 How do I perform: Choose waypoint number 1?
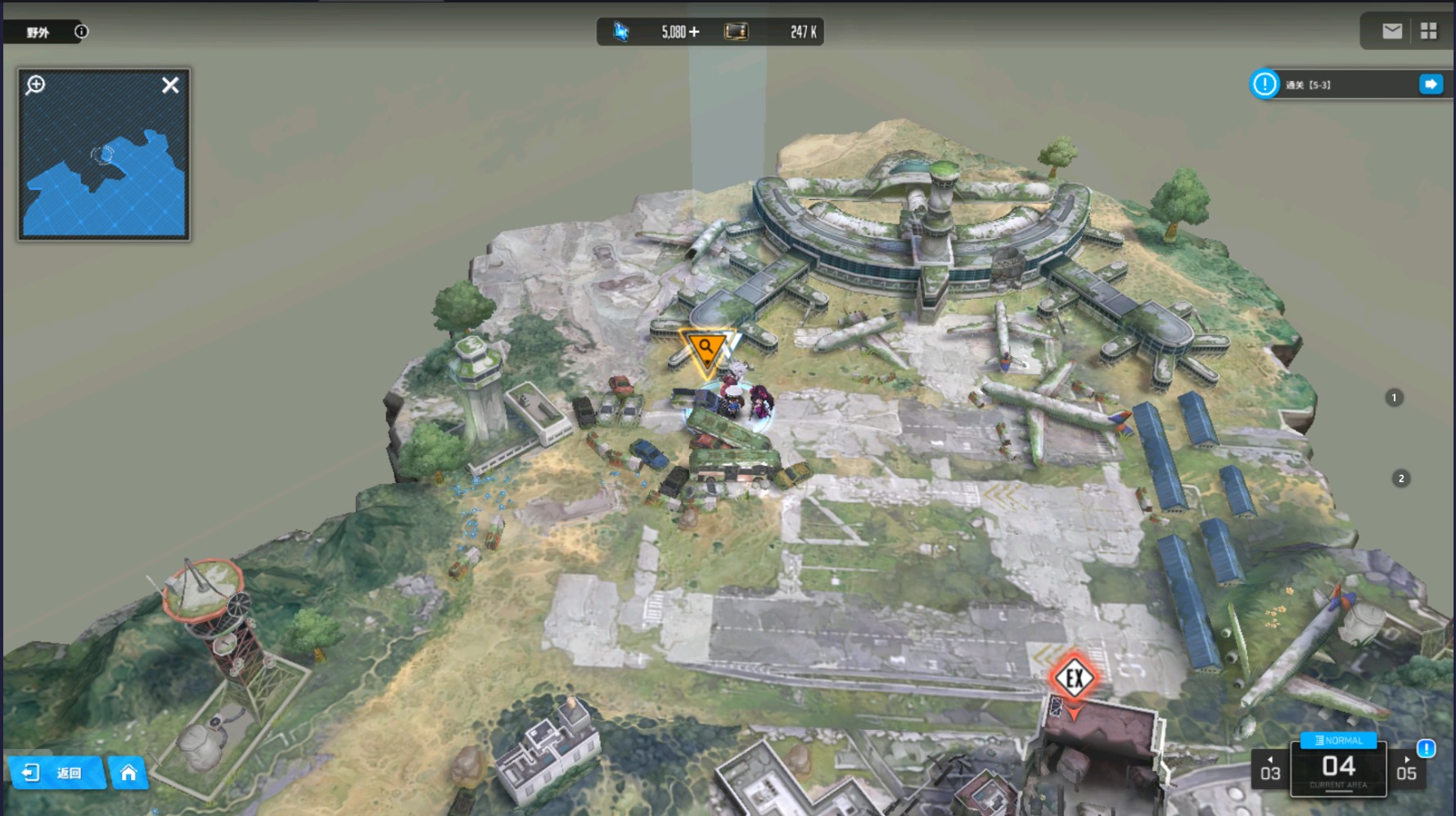1395,398
